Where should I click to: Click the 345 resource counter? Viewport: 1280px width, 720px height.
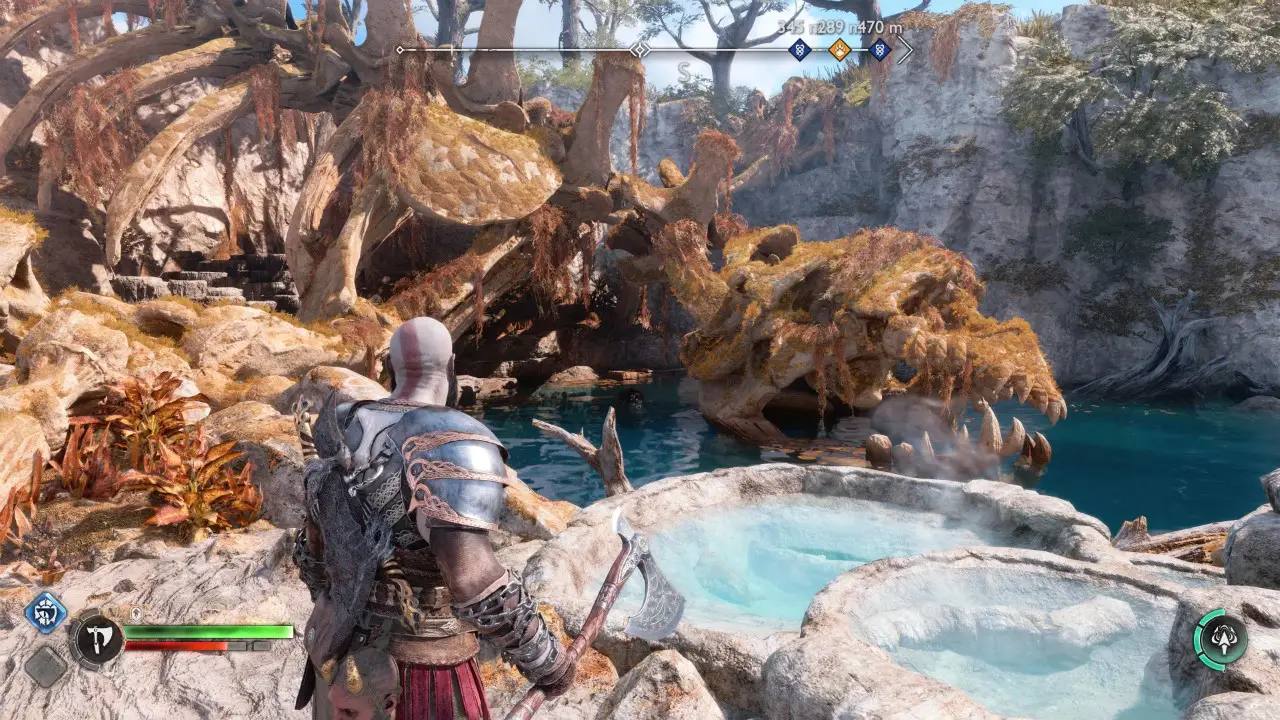point(790,25)
